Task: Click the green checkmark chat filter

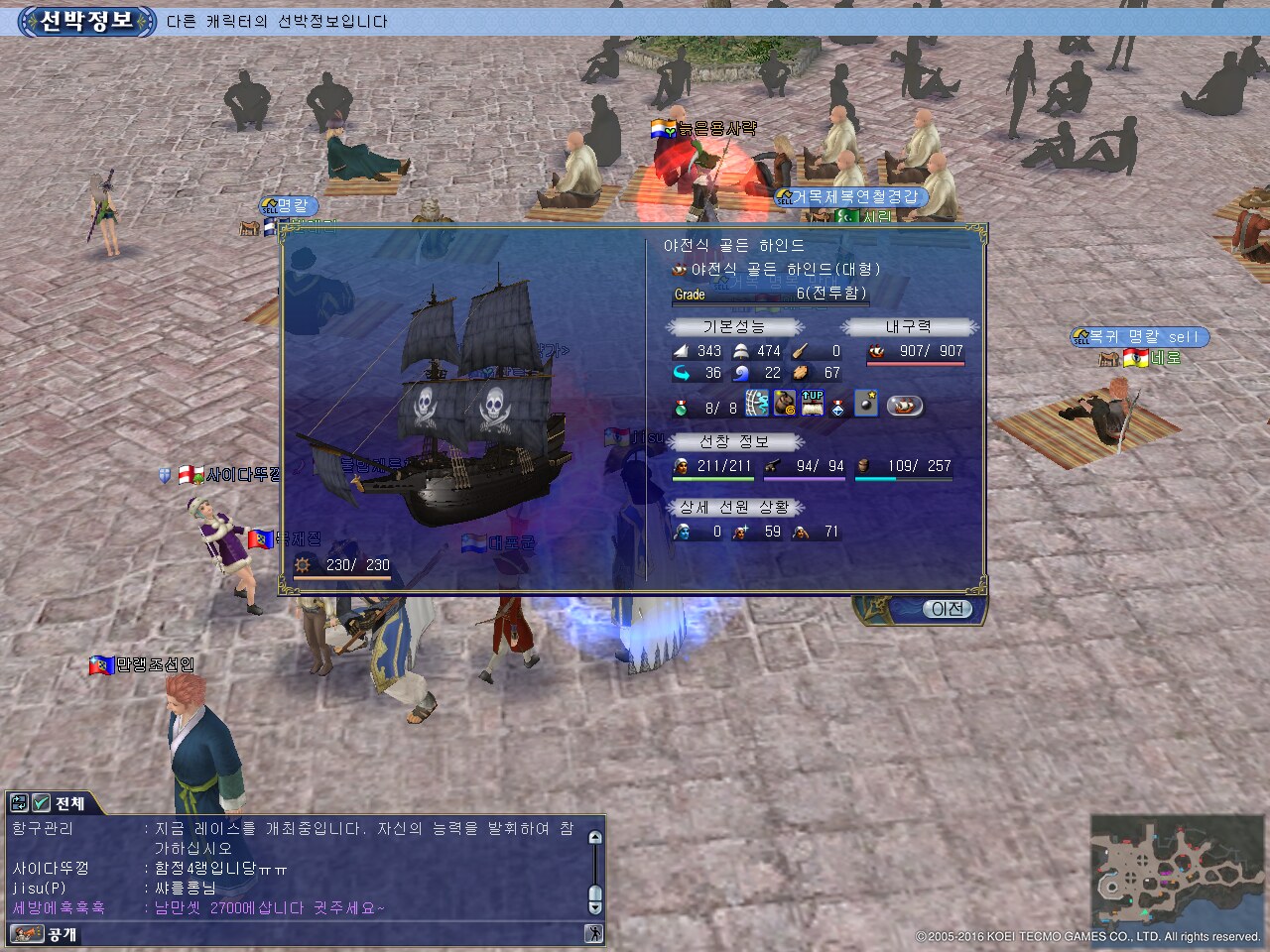Action: click(x=41, y=803)
